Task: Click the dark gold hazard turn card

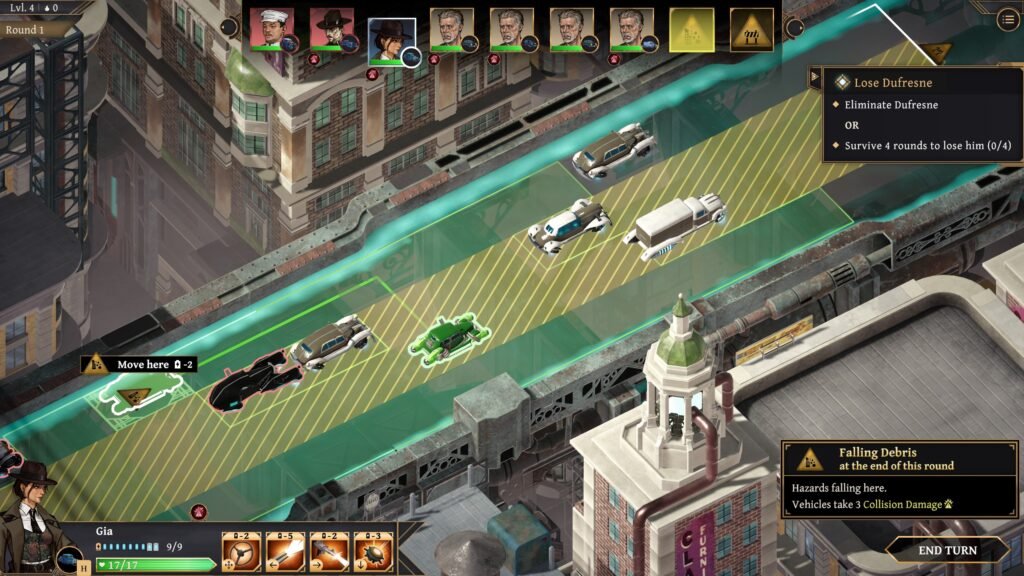Action: (x=752, y=30)
